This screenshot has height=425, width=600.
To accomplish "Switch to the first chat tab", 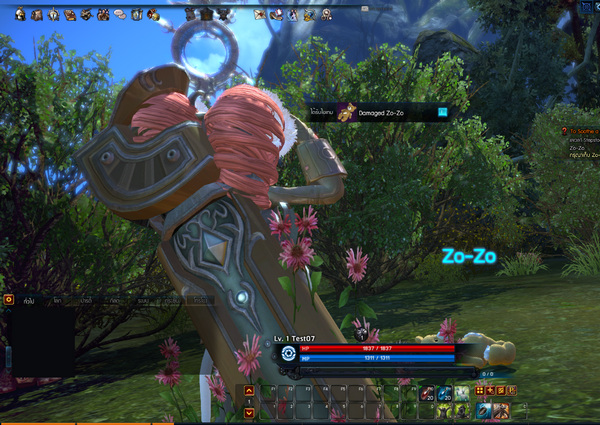I will click(31, 299).
